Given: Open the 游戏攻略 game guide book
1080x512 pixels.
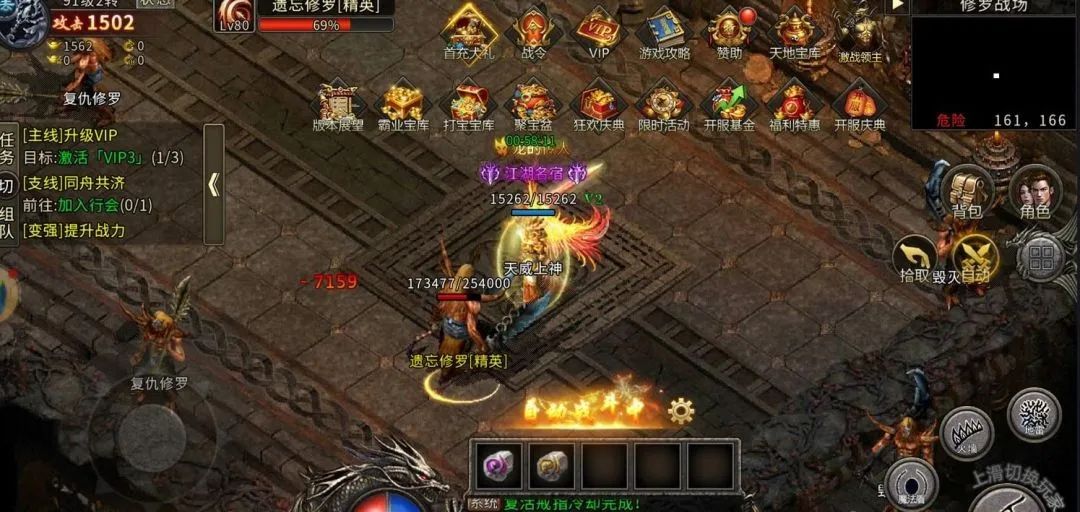Looking at the screenshot, I should coord(663,32).
